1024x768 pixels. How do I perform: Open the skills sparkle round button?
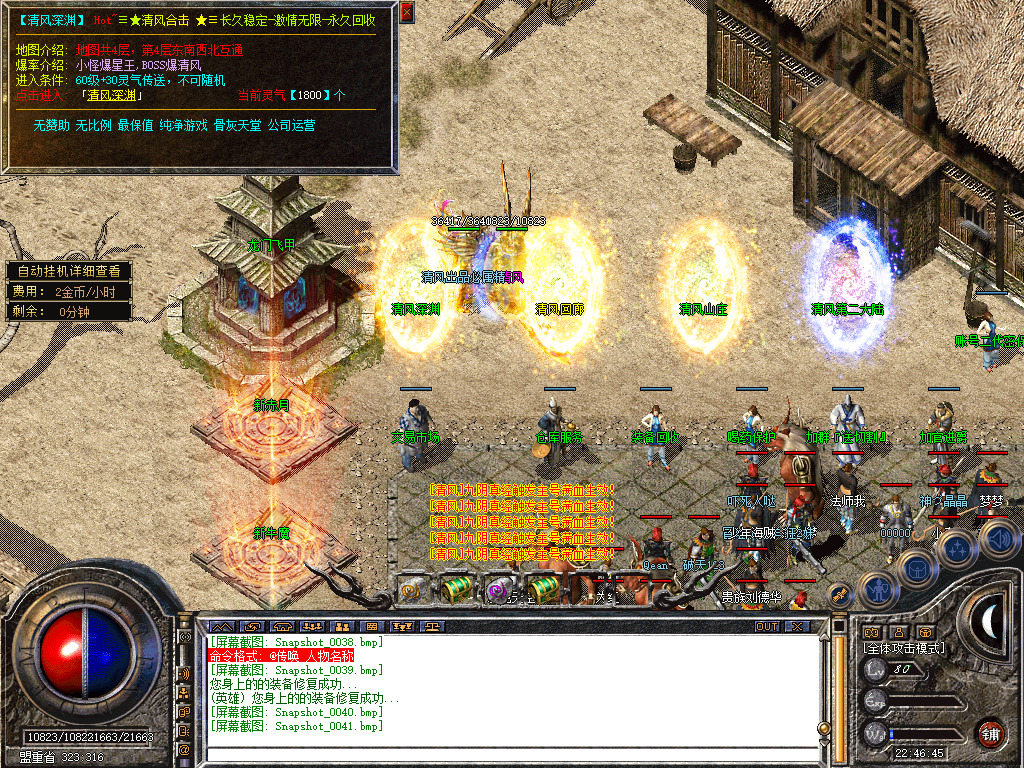957,547
